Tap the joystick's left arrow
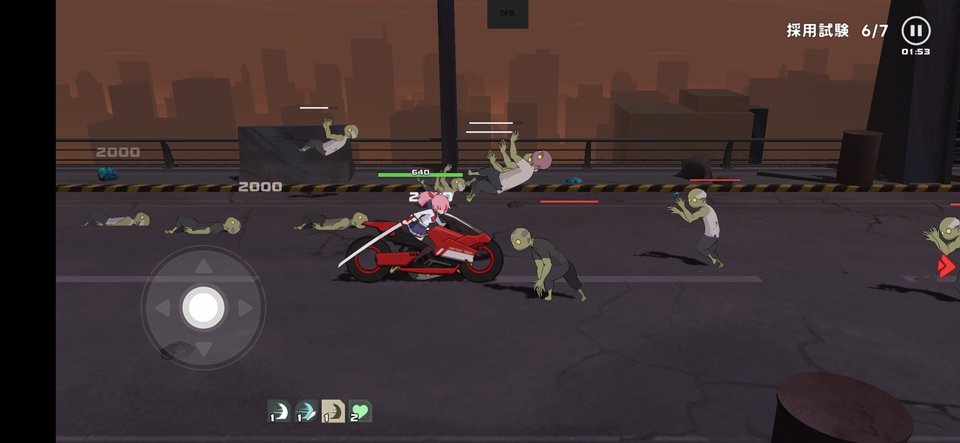 162,308
